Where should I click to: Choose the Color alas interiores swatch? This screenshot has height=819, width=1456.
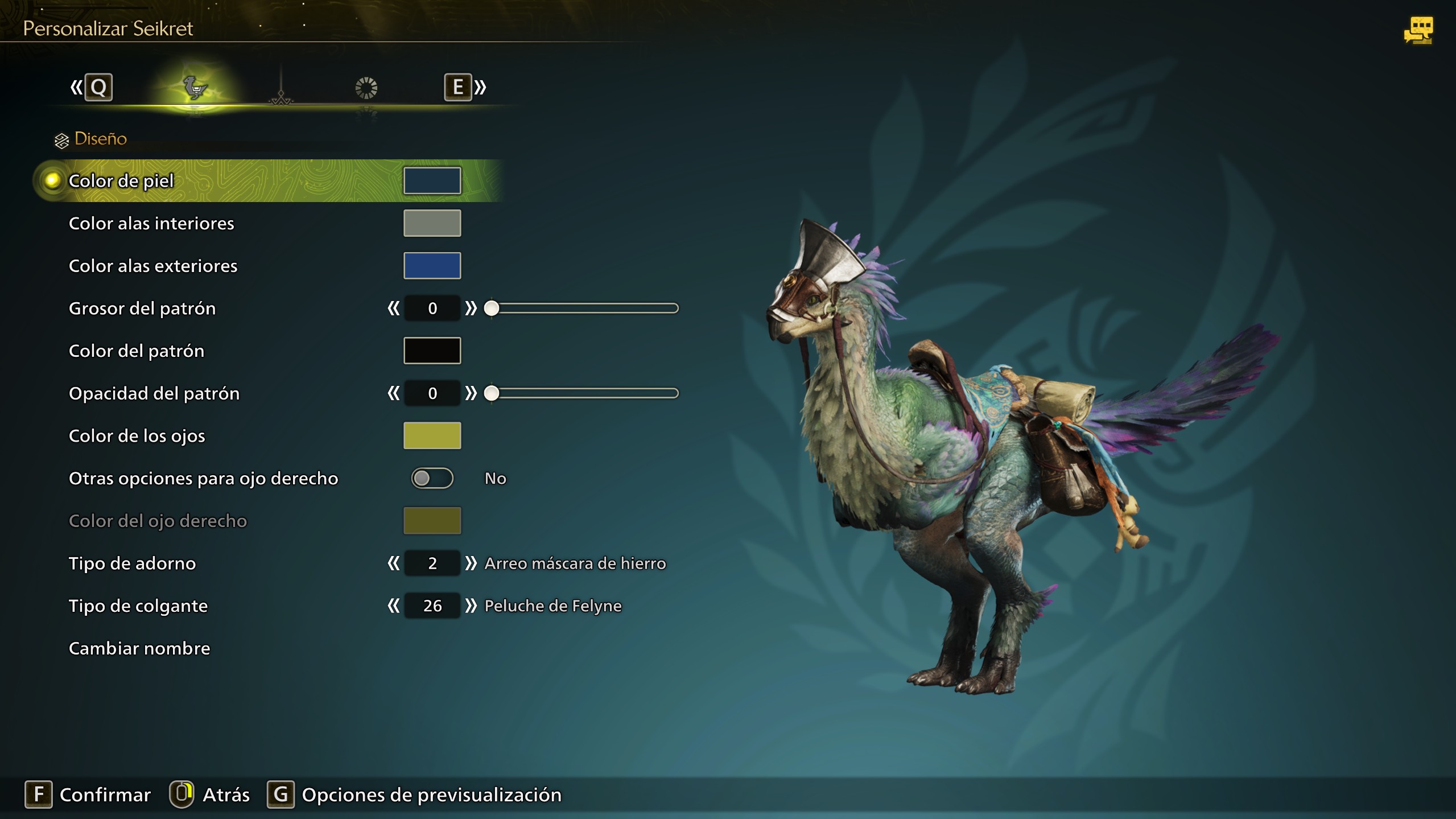tap(432, 223)
